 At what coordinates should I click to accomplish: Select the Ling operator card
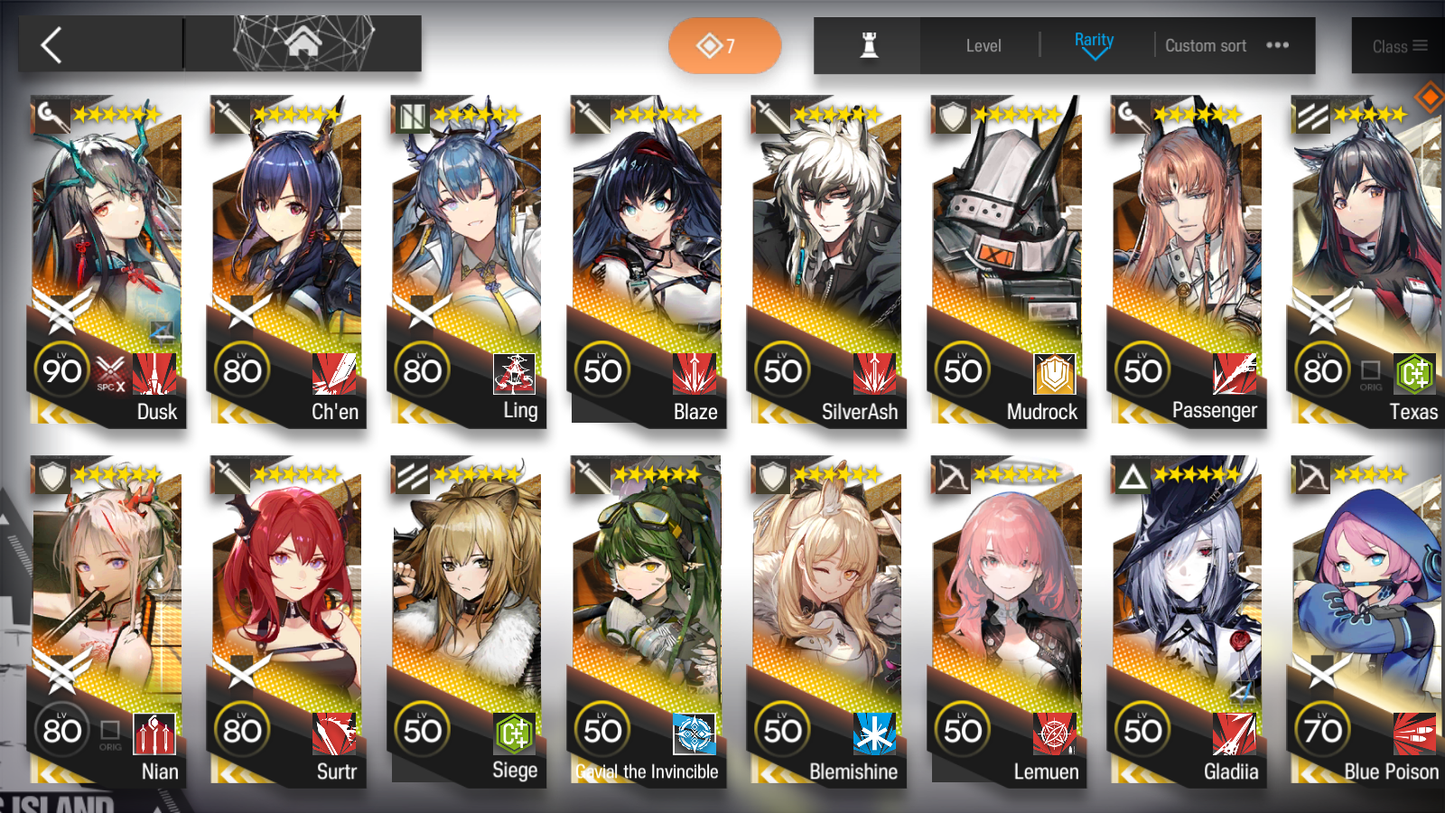pyautogui.click(x=467, y=260)
